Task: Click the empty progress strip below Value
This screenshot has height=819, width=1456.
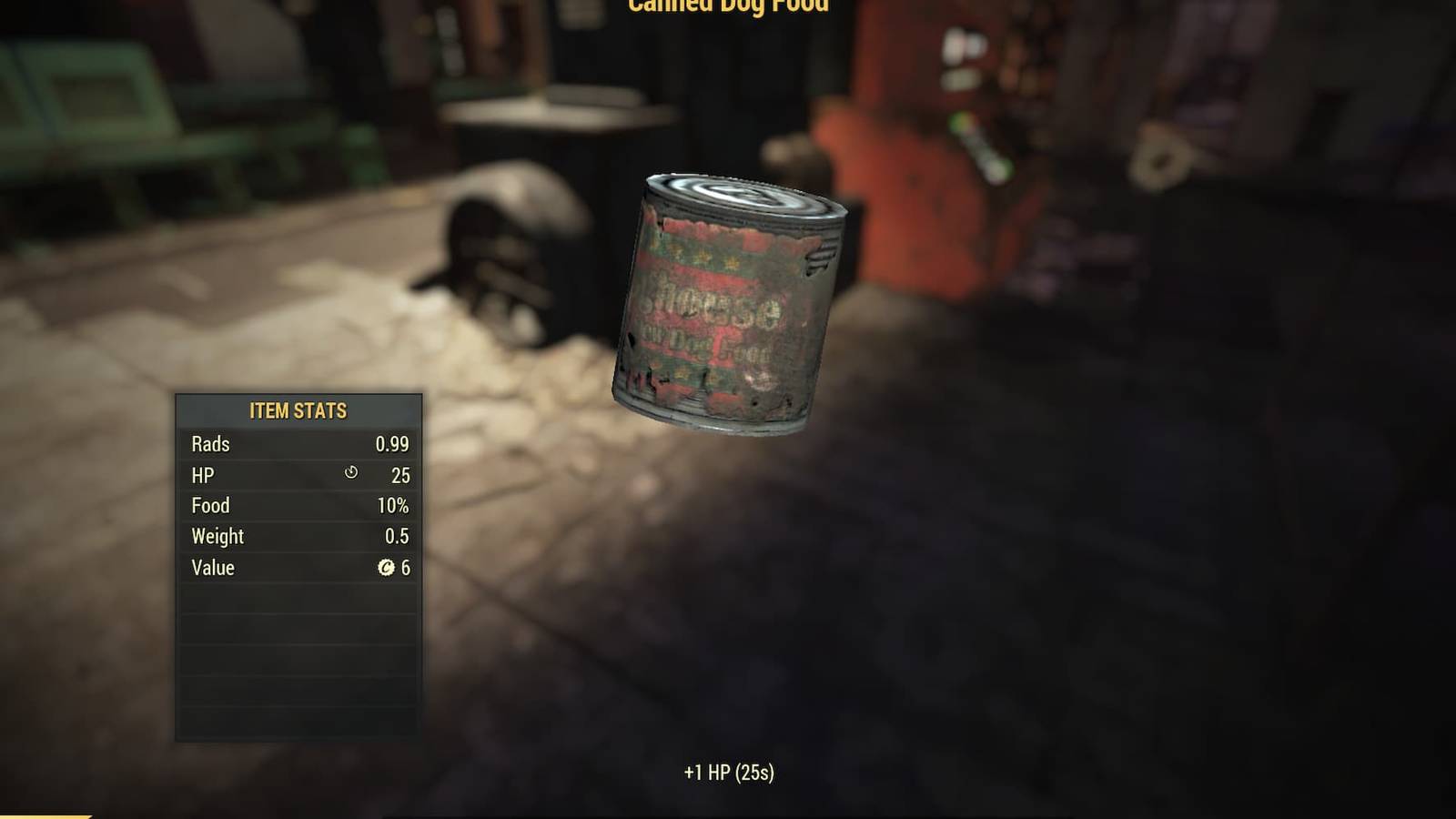Action: 298,597
